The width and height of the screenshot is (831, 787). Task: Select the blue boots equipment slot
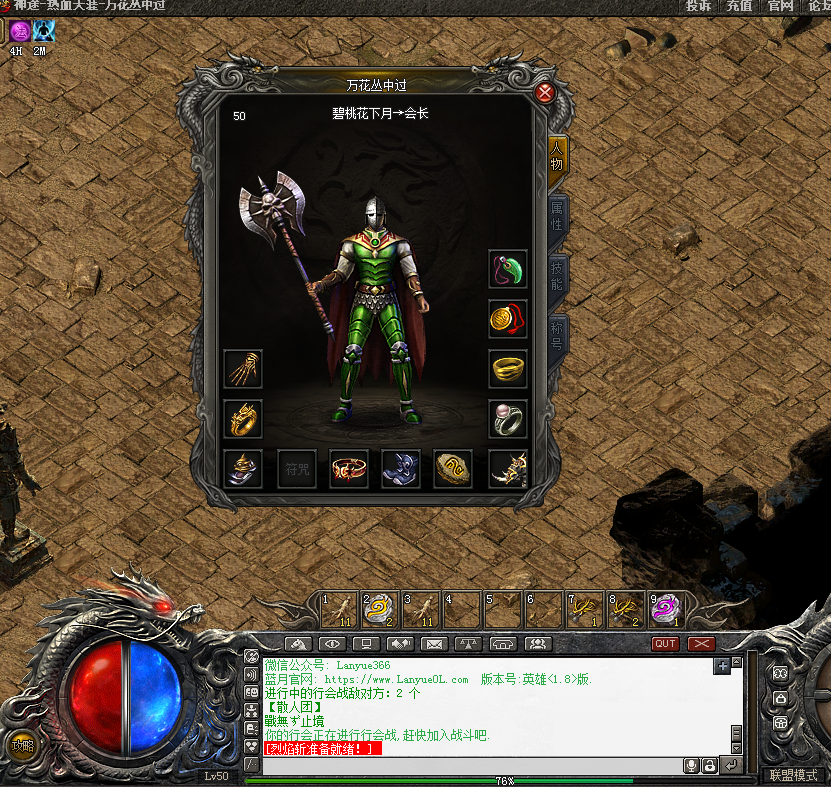click(x=402, y=469)
